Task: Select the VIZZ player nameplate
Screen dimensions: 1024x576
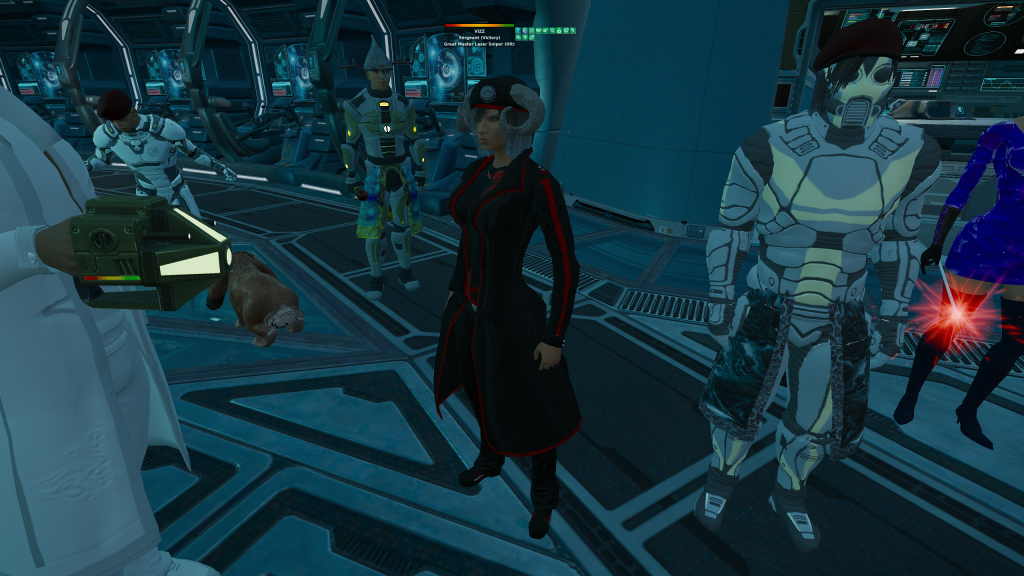Action: tap(478, 31)
